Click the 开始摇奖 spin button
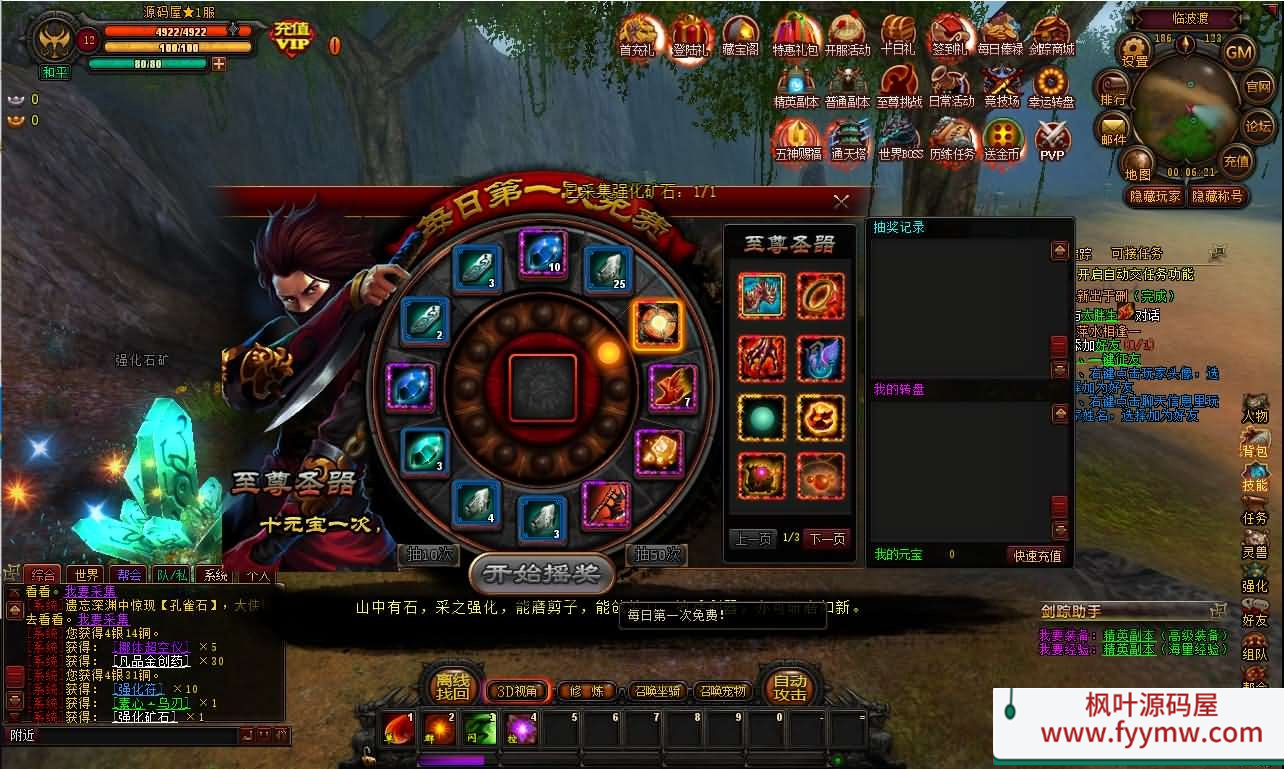 point(541,573)
